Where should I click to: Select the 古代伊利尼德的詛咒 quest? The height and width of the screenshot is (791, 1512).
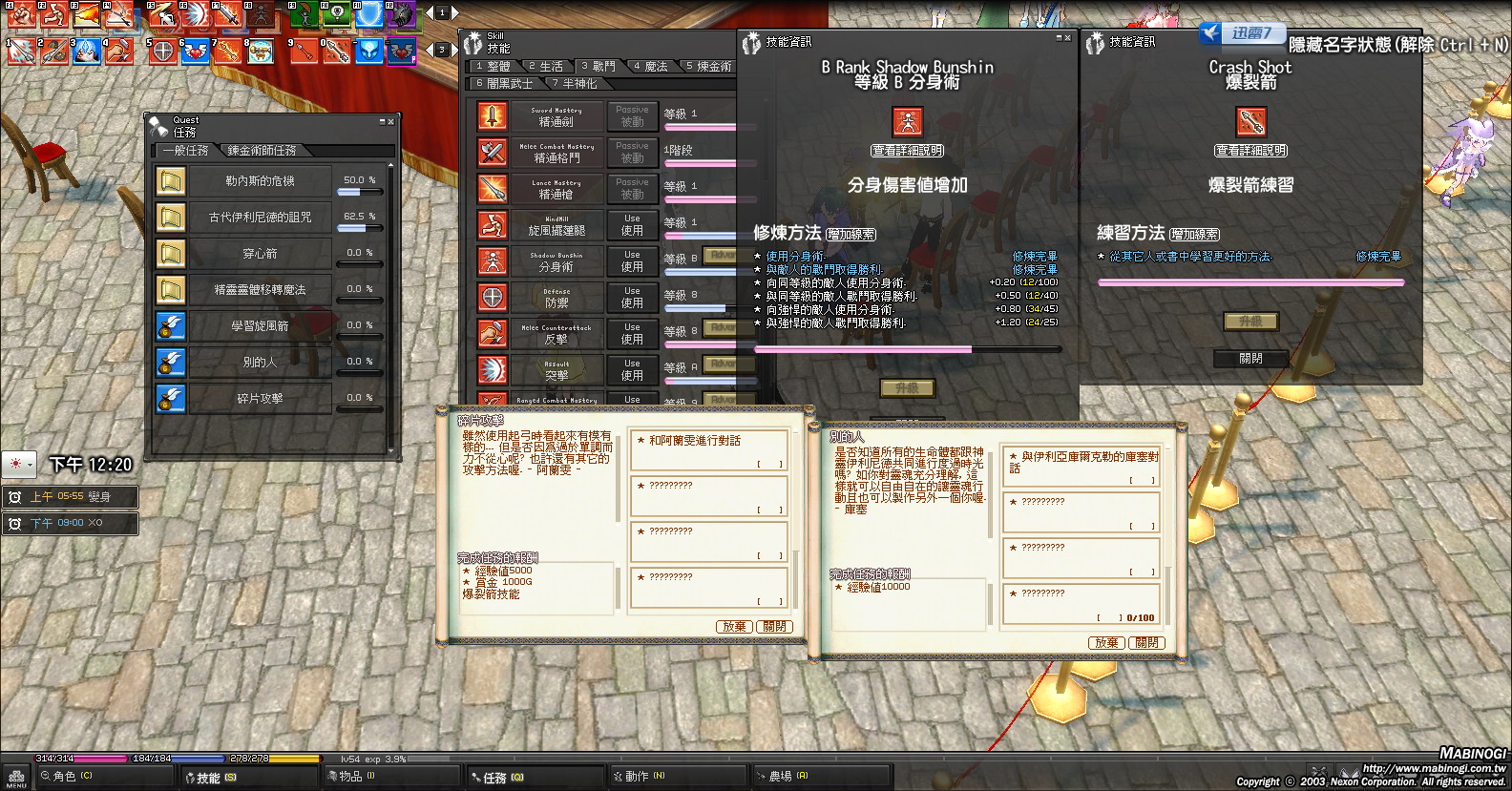260,217
